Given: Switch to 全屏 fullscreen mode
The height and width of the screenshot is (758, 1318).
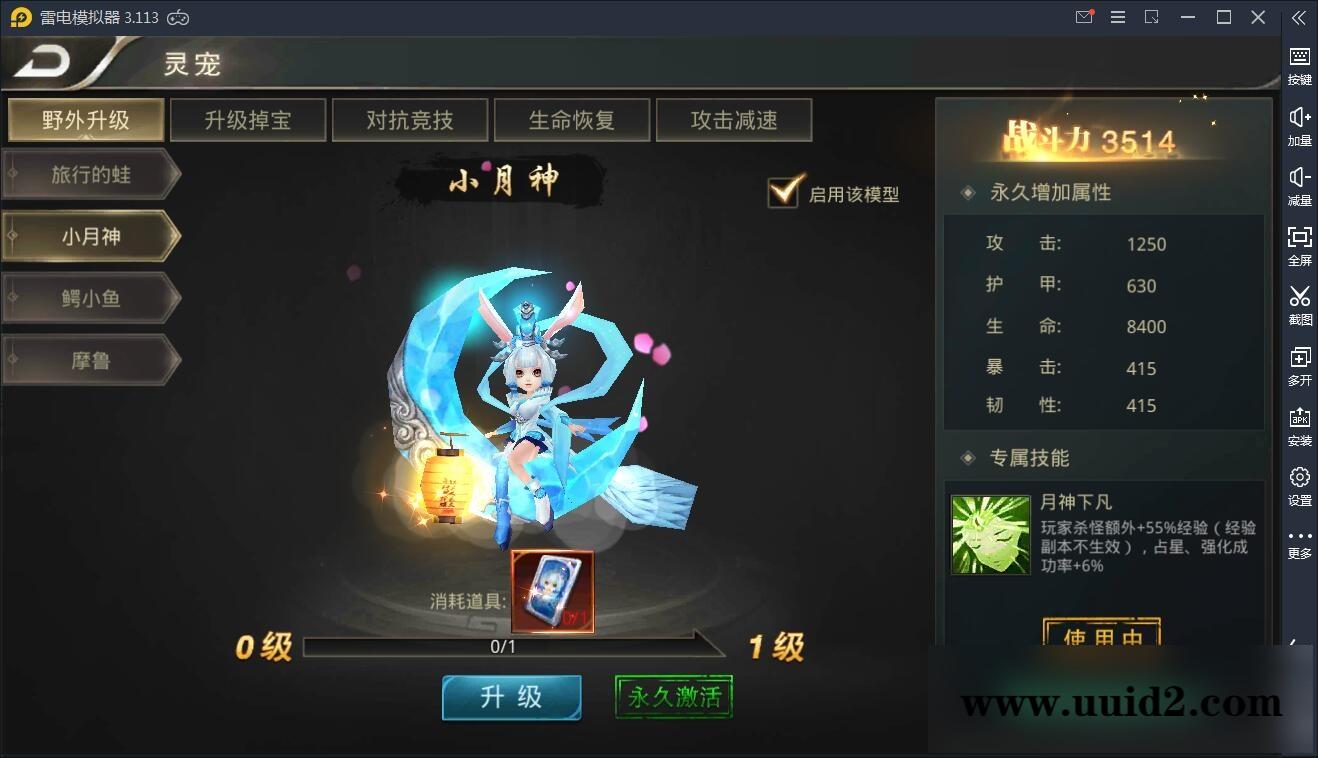Looking at the screenshot, I should coord(1298,245).
